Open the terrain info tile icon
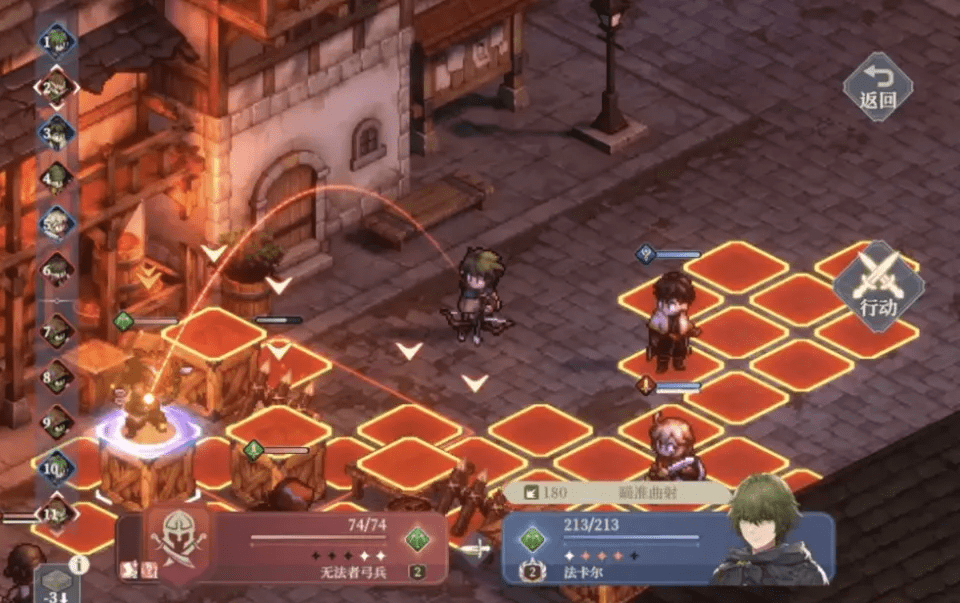 pos(56,583)
